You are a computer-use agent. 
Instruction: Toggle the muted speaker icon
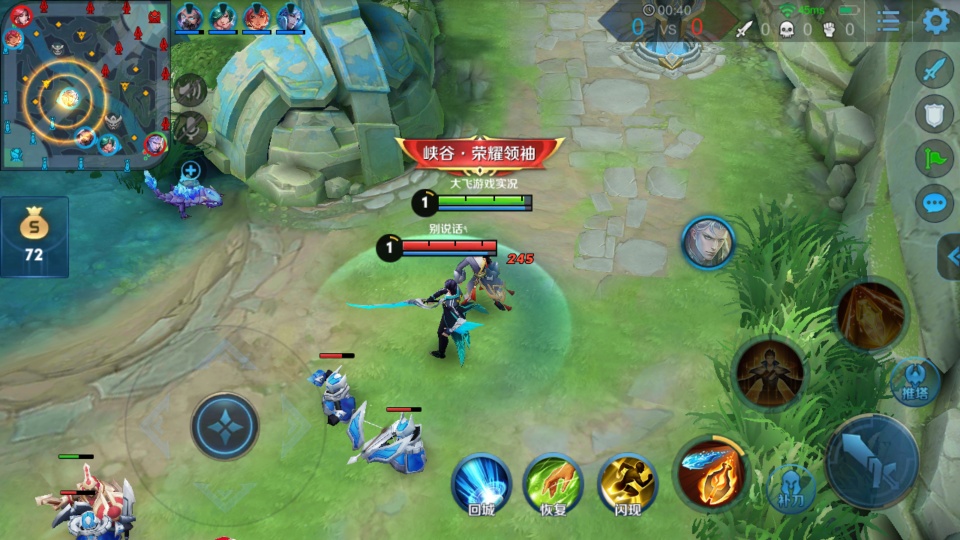[x=189, y=89]
